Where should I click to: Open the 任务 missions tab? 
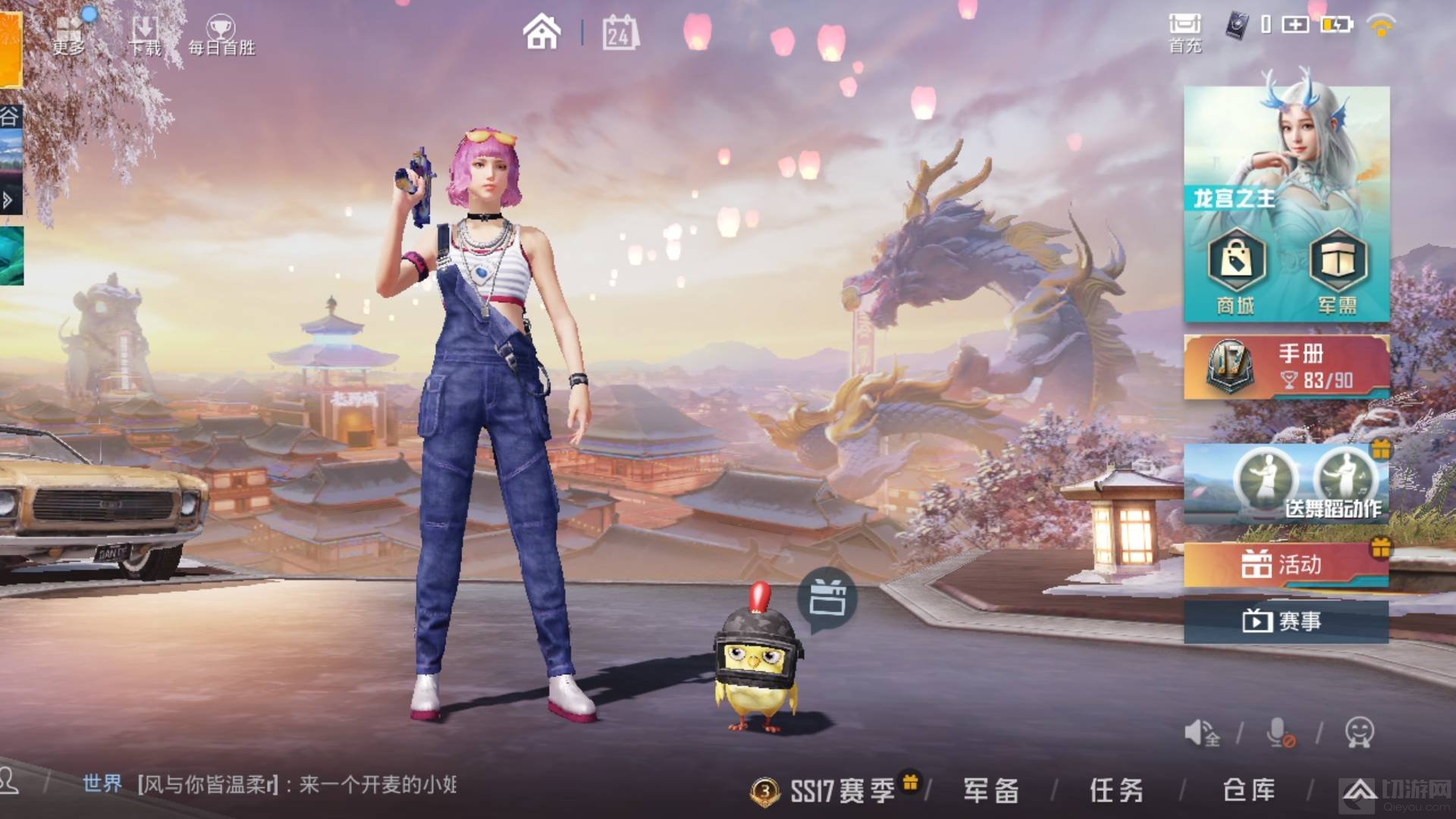(x=1116, y=791)
